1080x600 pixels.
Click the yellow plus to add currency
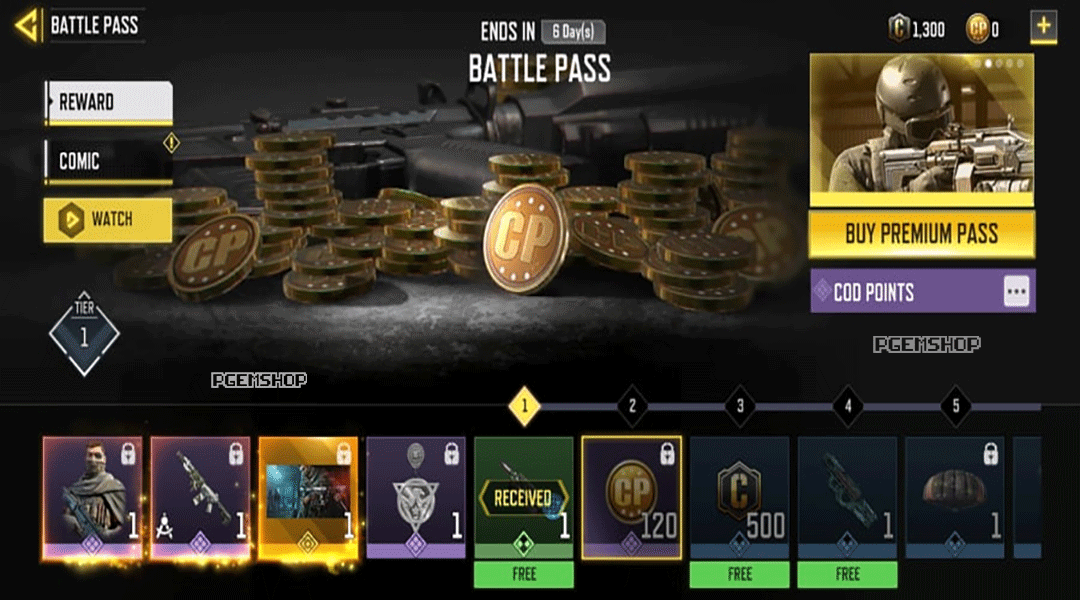1043,27
